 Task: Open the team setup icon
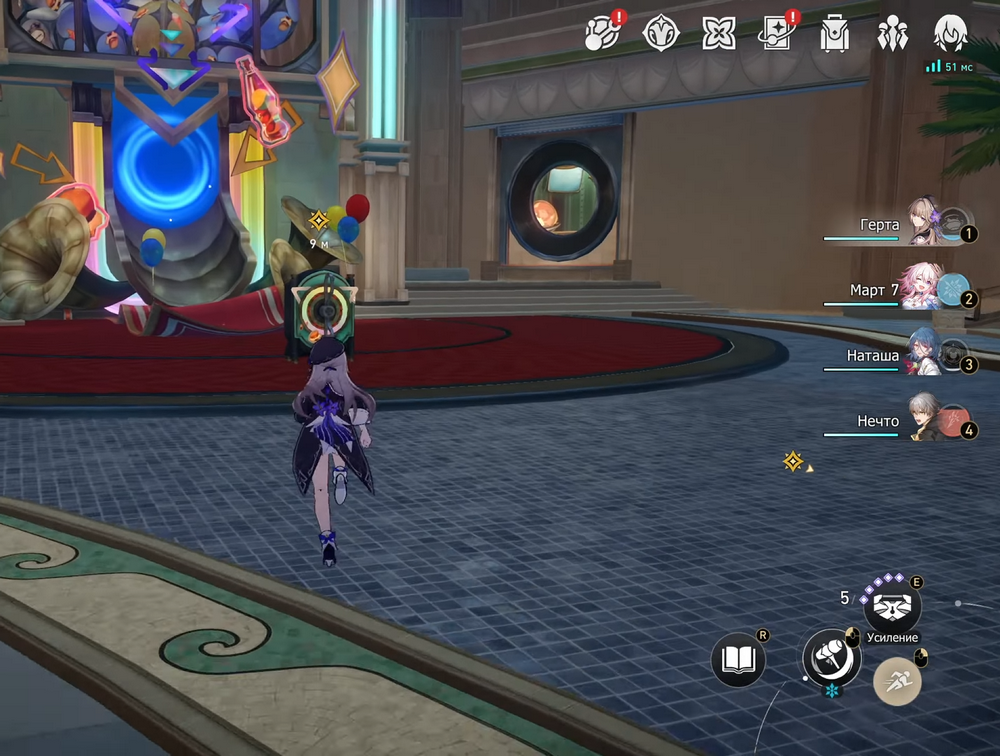click(891, 34)
